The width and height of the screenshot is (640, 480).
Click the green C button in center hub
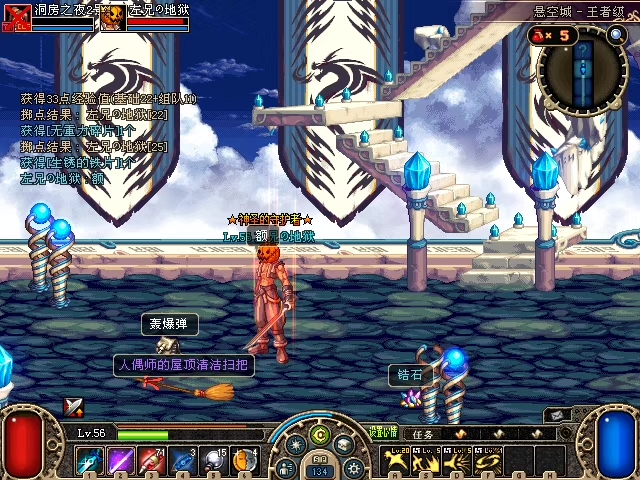coord(319,434)
